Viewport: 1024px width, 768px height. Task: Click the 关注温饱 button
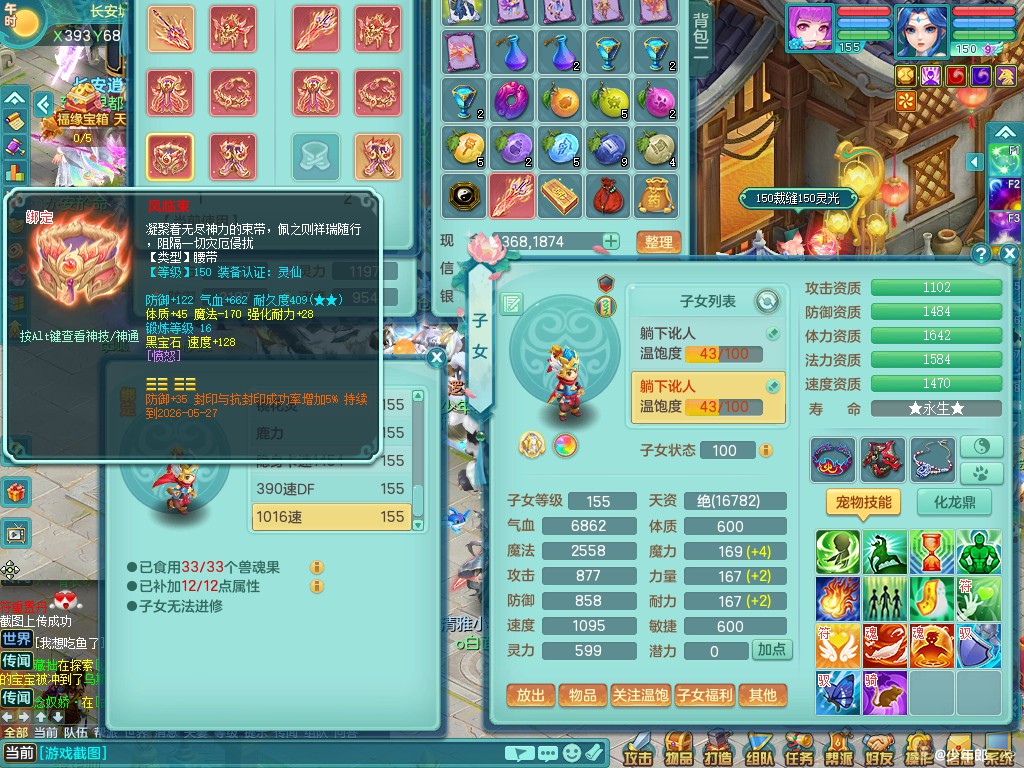[640, 695]
